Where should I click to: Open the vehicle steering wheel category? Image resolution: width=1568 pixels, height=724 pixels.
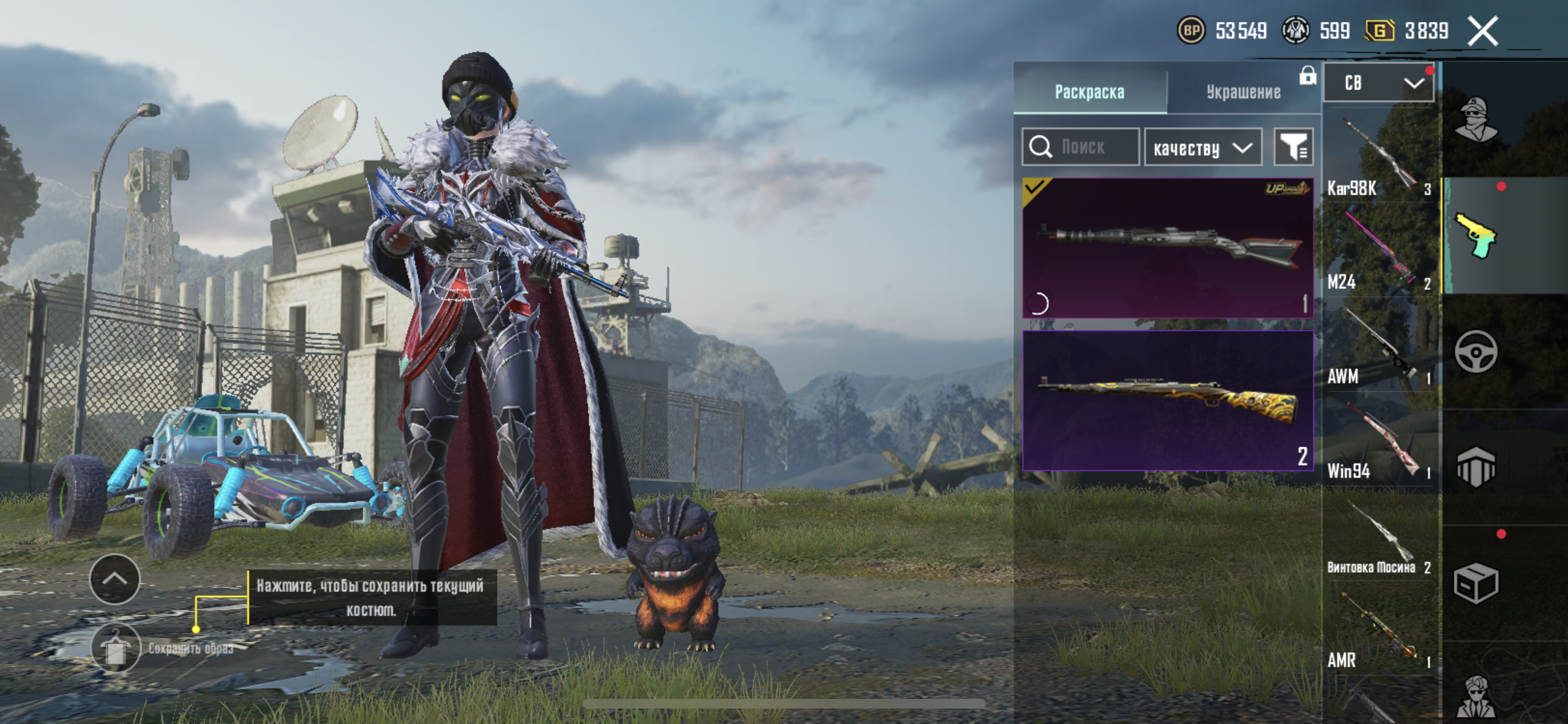pyautogui.click(x=1475, y=351)
